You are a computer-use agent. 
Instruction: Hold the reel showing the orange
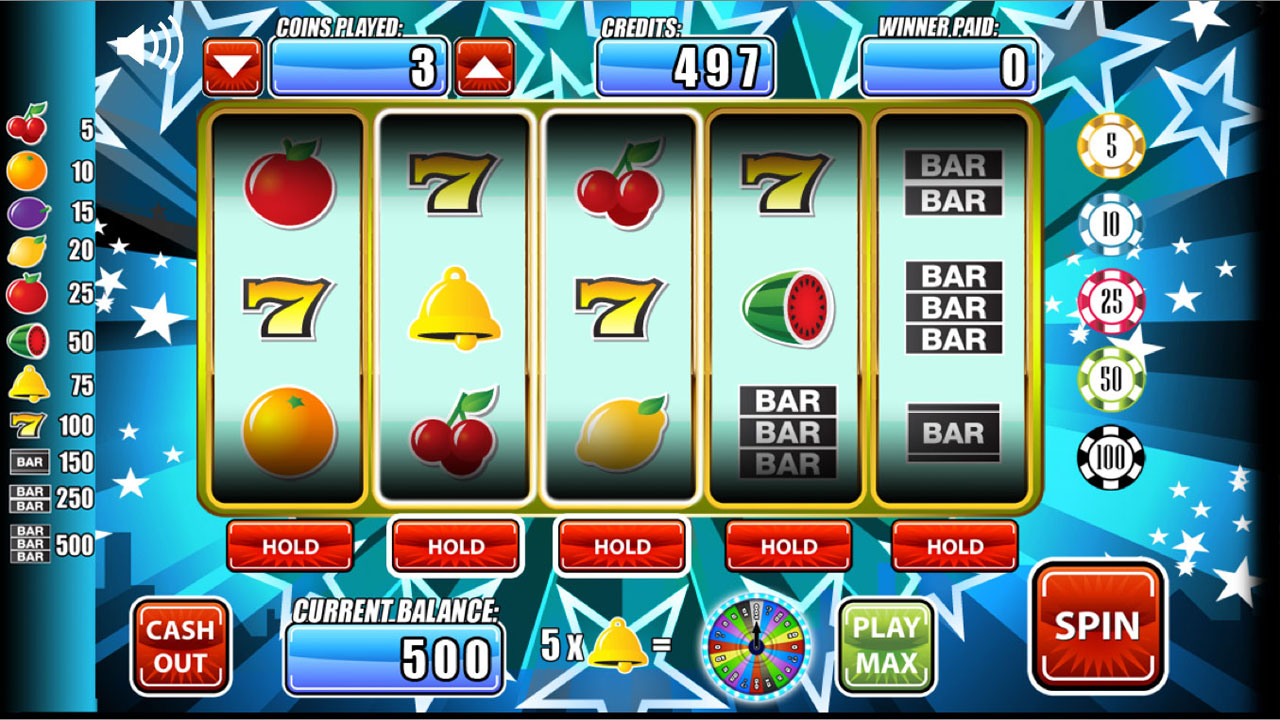[x=290, y=546]
